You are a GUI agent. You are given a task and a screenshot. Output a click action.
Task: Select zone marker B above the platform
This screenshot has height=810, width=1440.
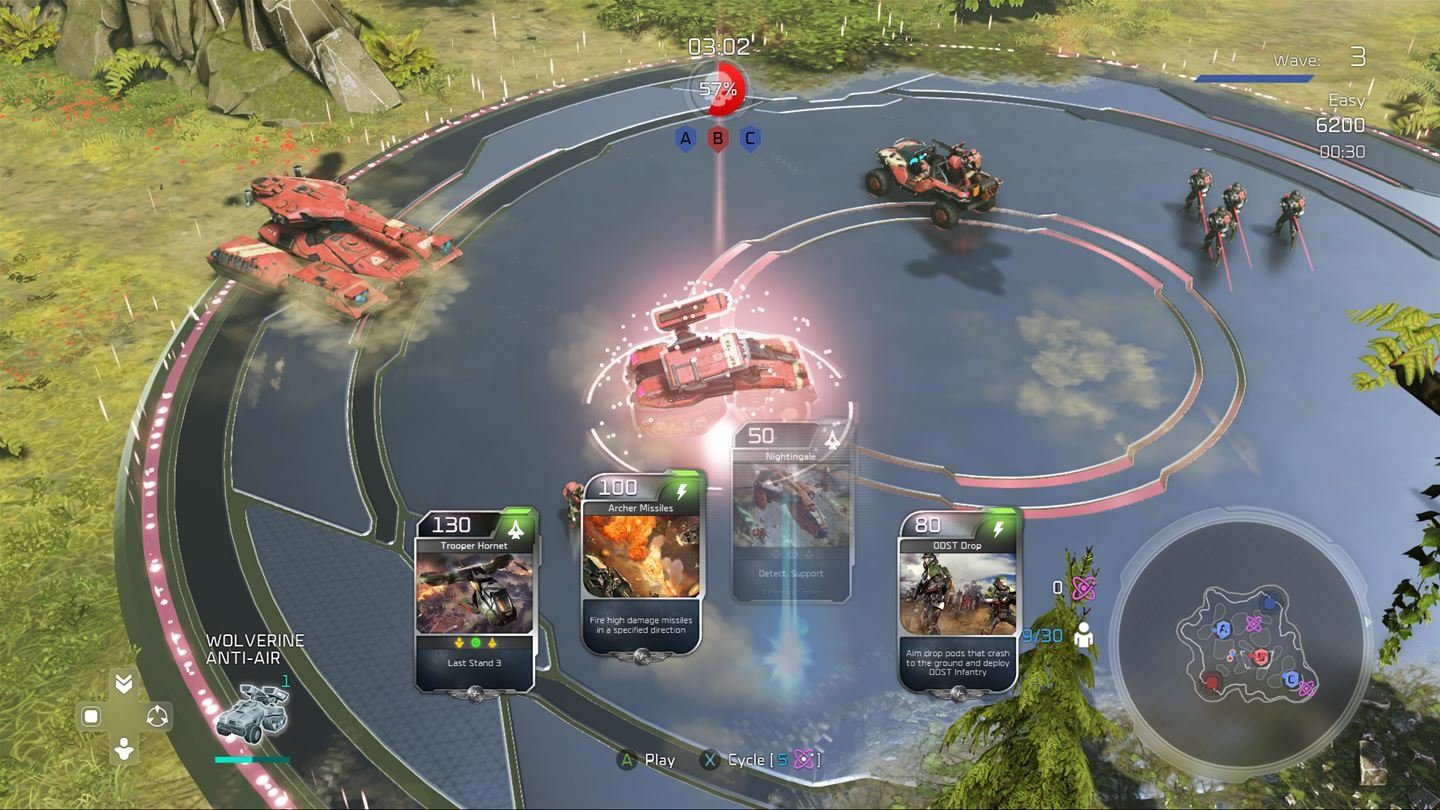point(716,140)
